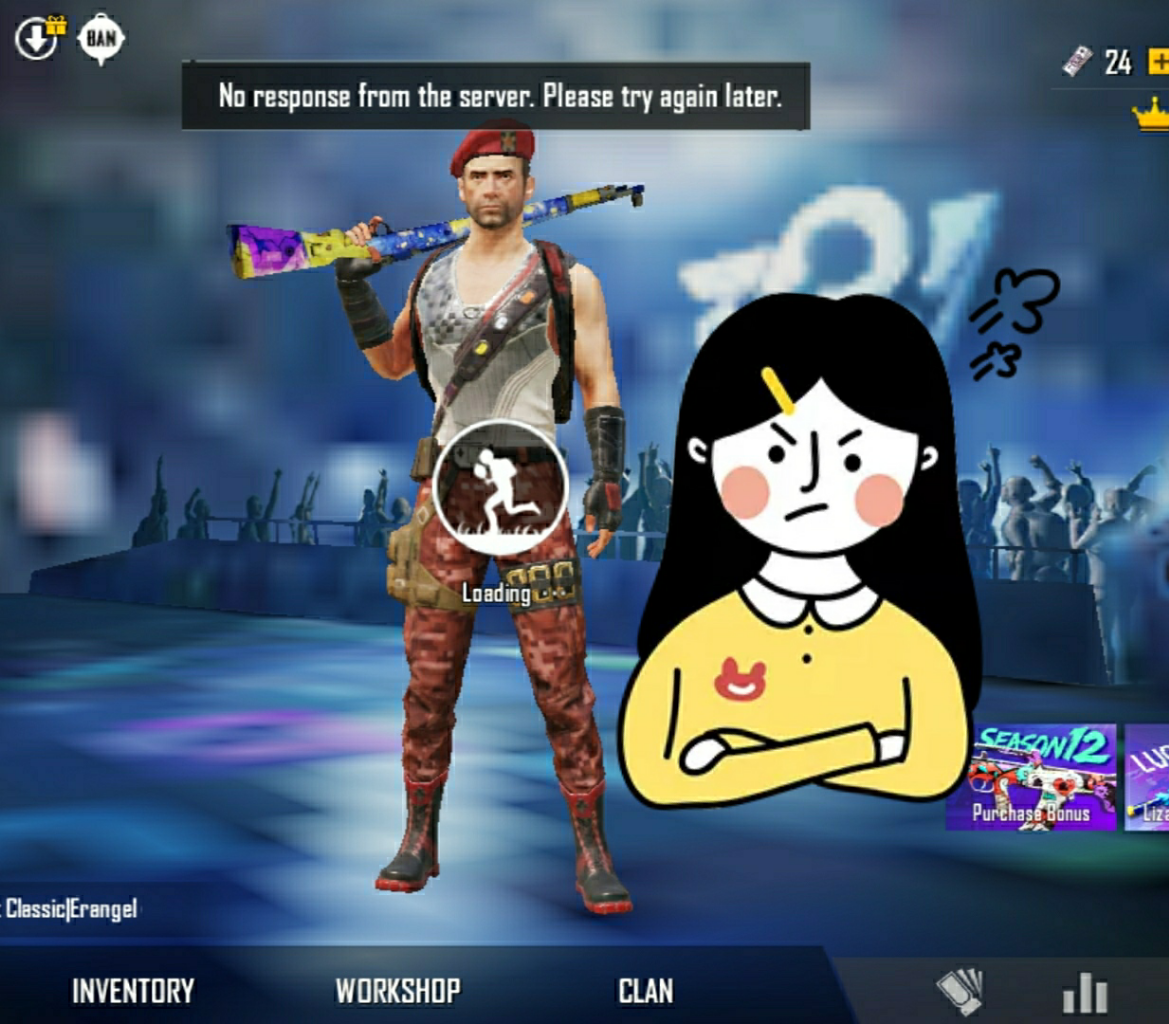This screenshot has height=1024, width=1169.
Task: Open the Inventory menu
Action: pos(133,991)
